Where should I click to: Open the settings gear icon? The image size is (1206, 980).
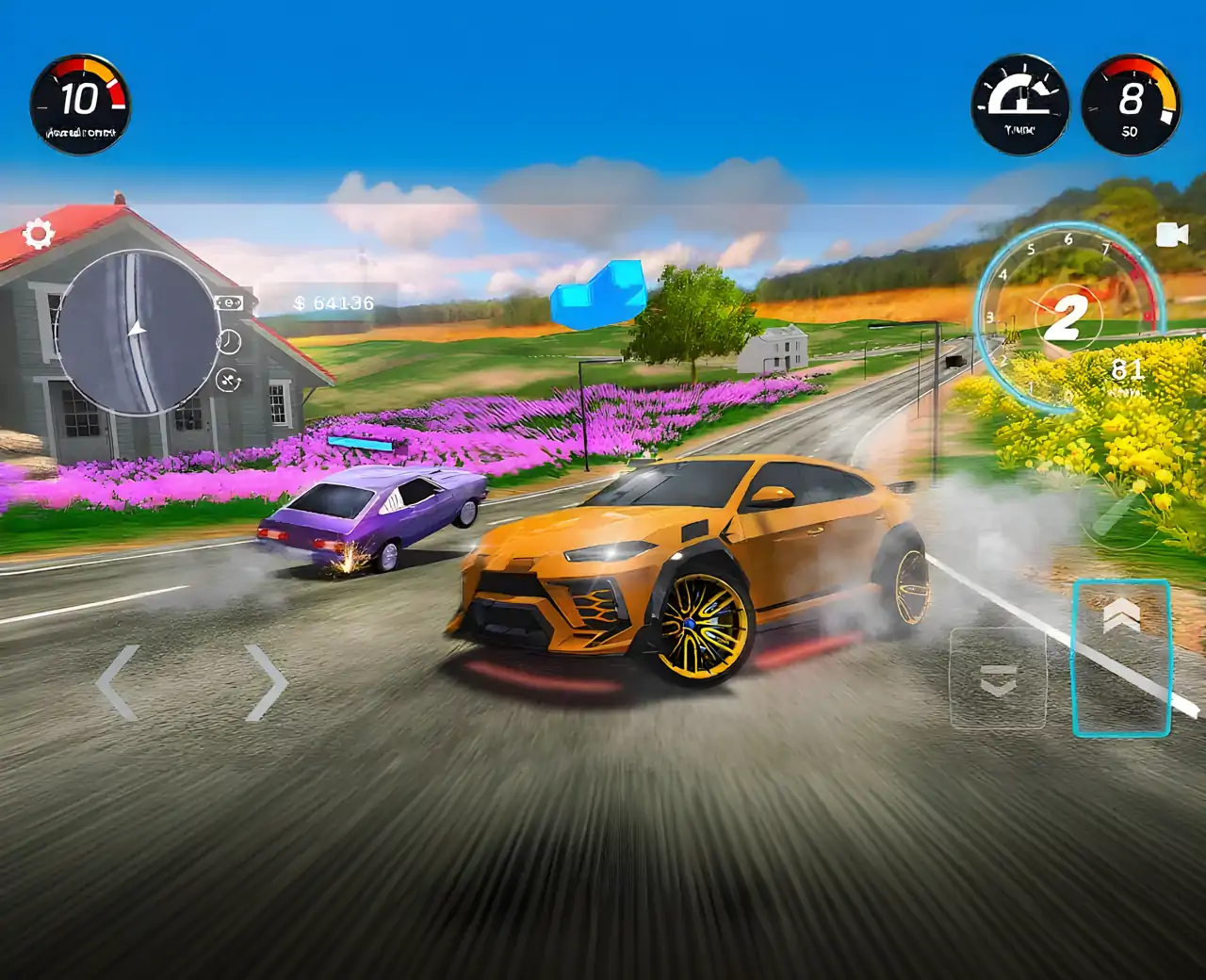(39, 233)
